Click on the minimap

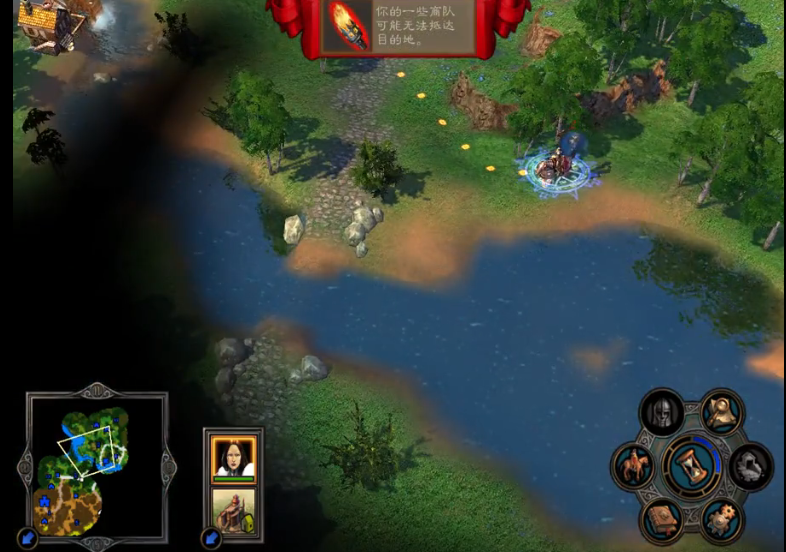coord(96,463)
